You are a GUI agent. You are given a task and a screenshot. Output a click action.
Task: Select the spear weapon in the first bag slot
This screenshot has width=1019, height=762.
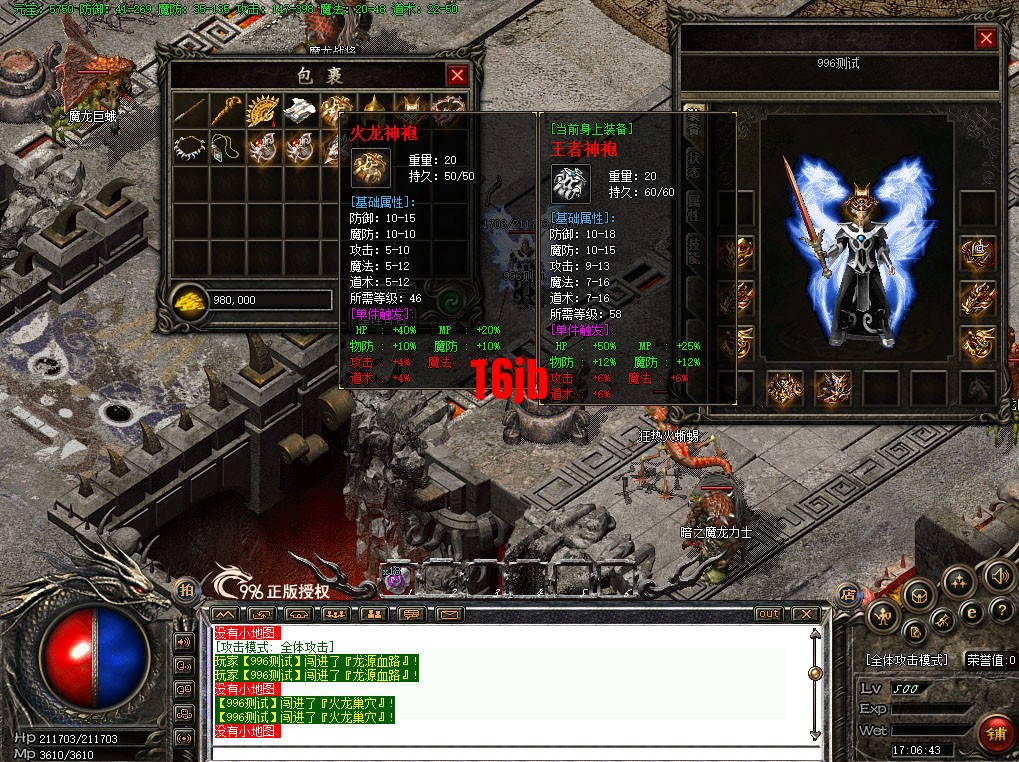pyautogui.click(x=187, y=109)
